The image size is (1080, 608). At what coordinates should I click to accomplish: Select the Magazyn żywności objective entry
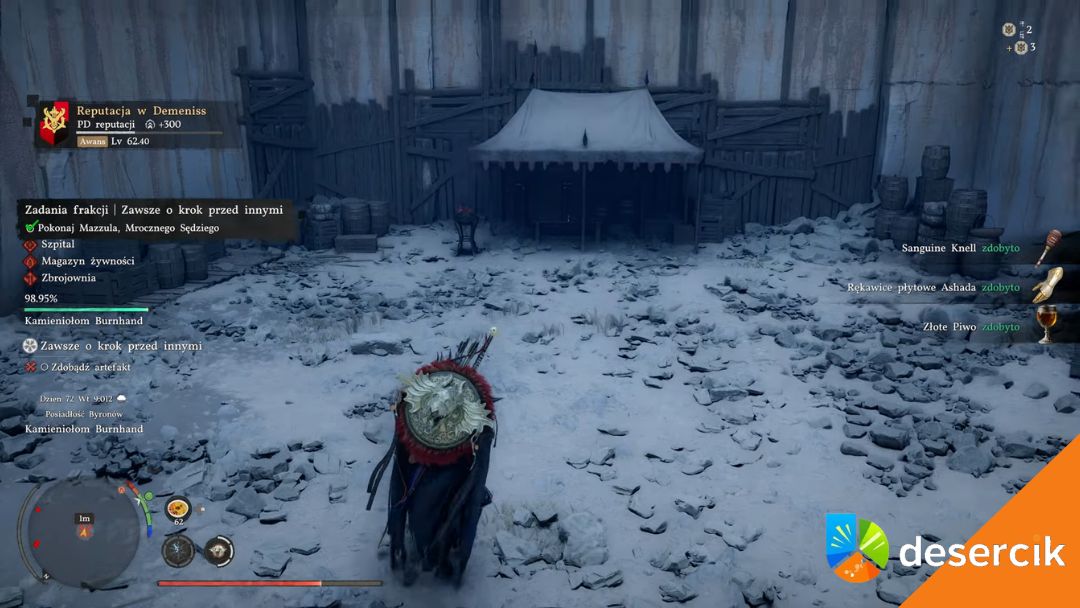pos(87,261)
